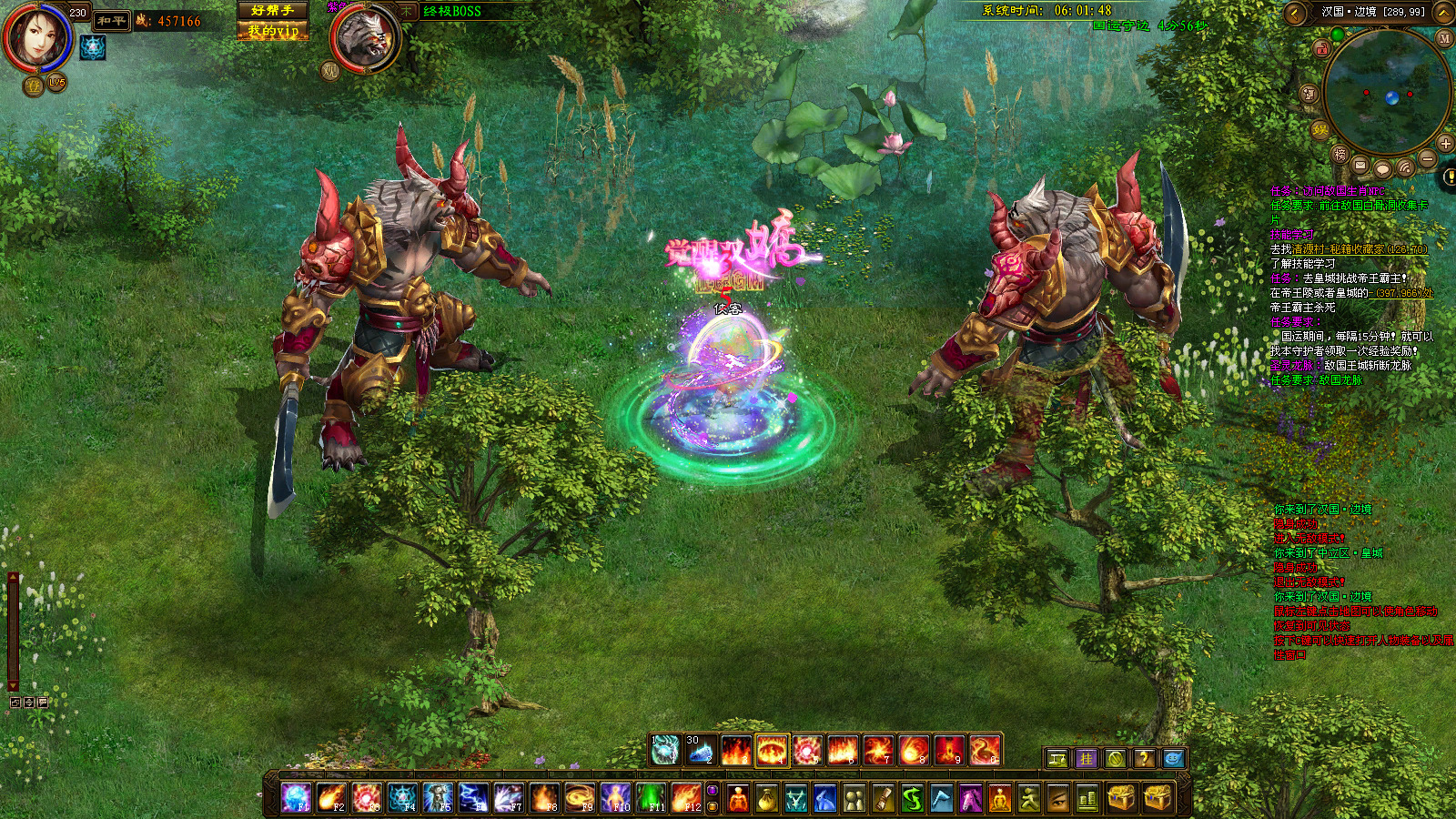Activate the F11 green pillar skill
The image size is (1456, 819).
[x=651, y=798]
